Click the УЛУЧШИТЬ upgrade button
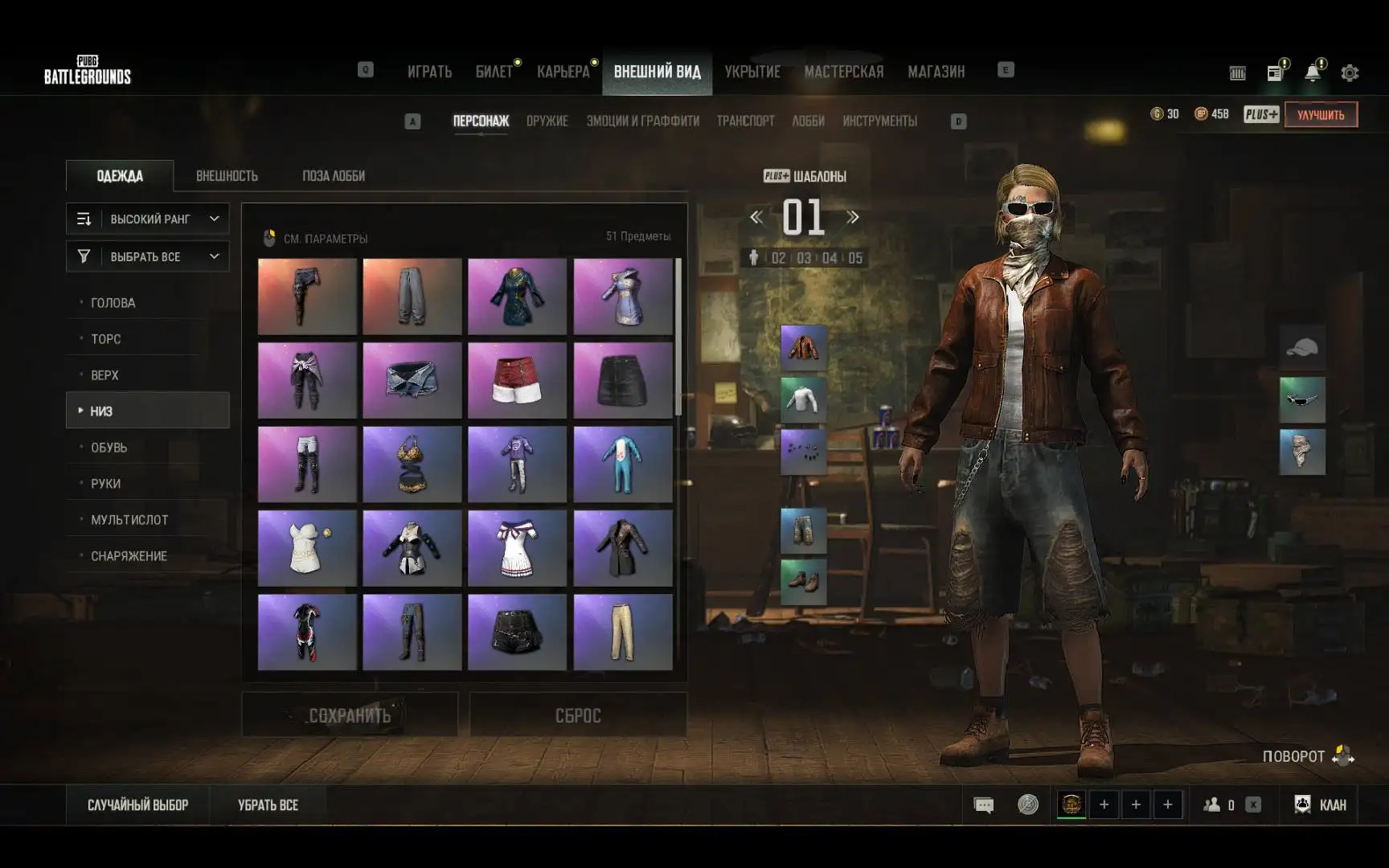Screen dimensions: 1389x868 tap(1320, 114)
